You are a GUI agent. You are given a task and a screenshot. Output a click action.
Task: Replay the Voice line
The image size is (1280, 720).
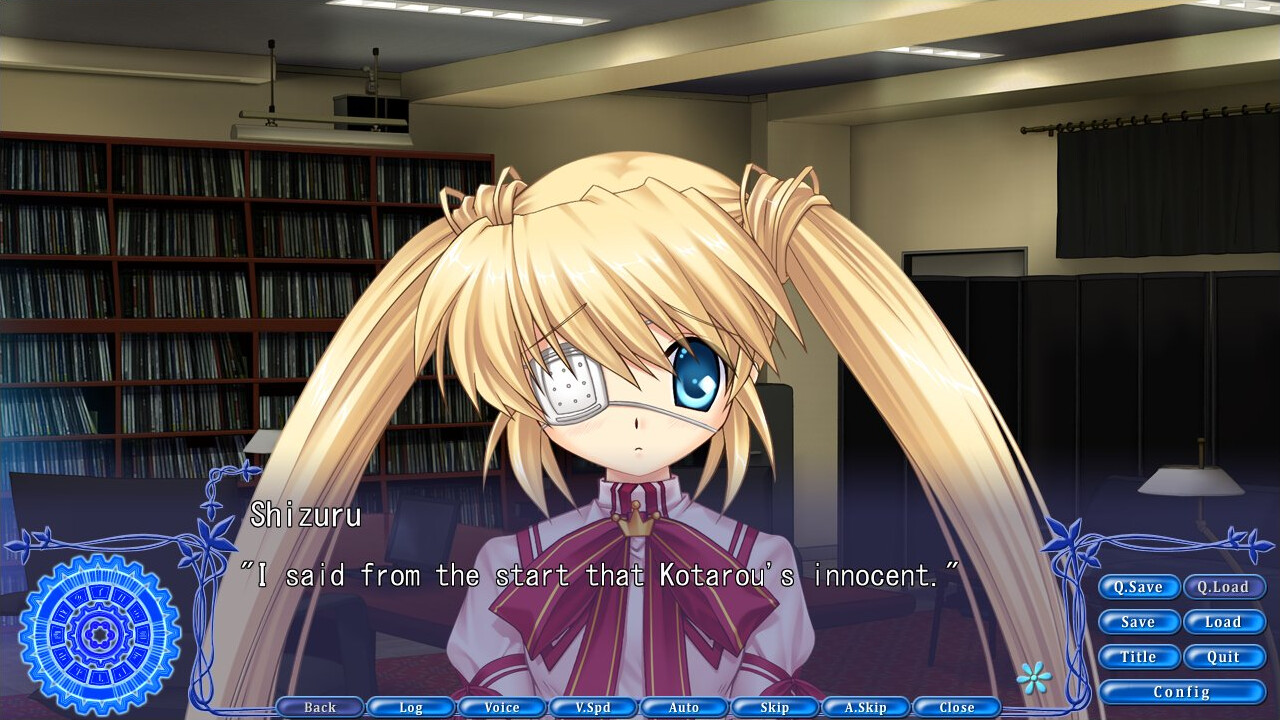pos(502,707)
